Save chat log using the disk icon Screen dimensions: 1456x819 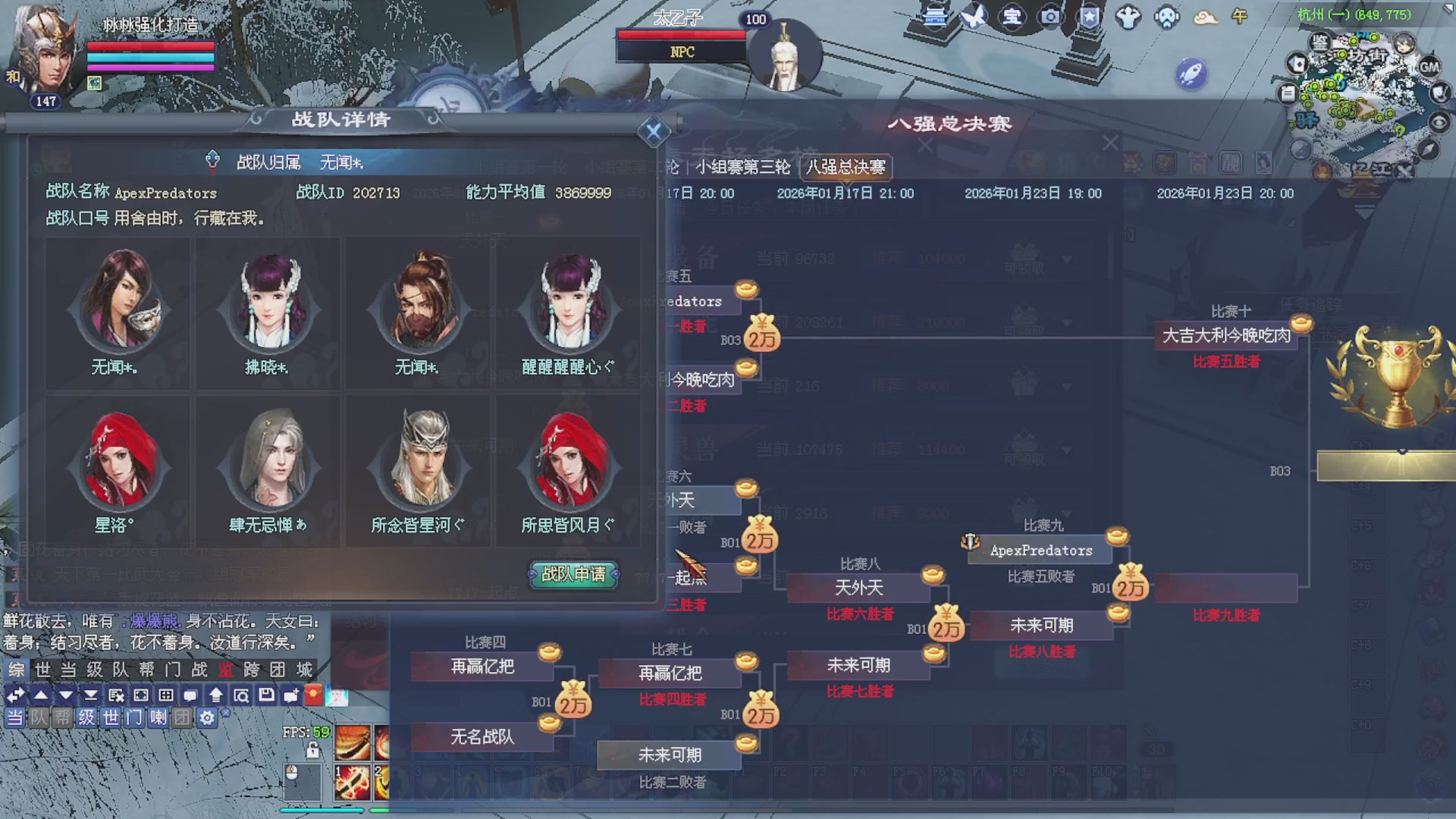(265, 694)
